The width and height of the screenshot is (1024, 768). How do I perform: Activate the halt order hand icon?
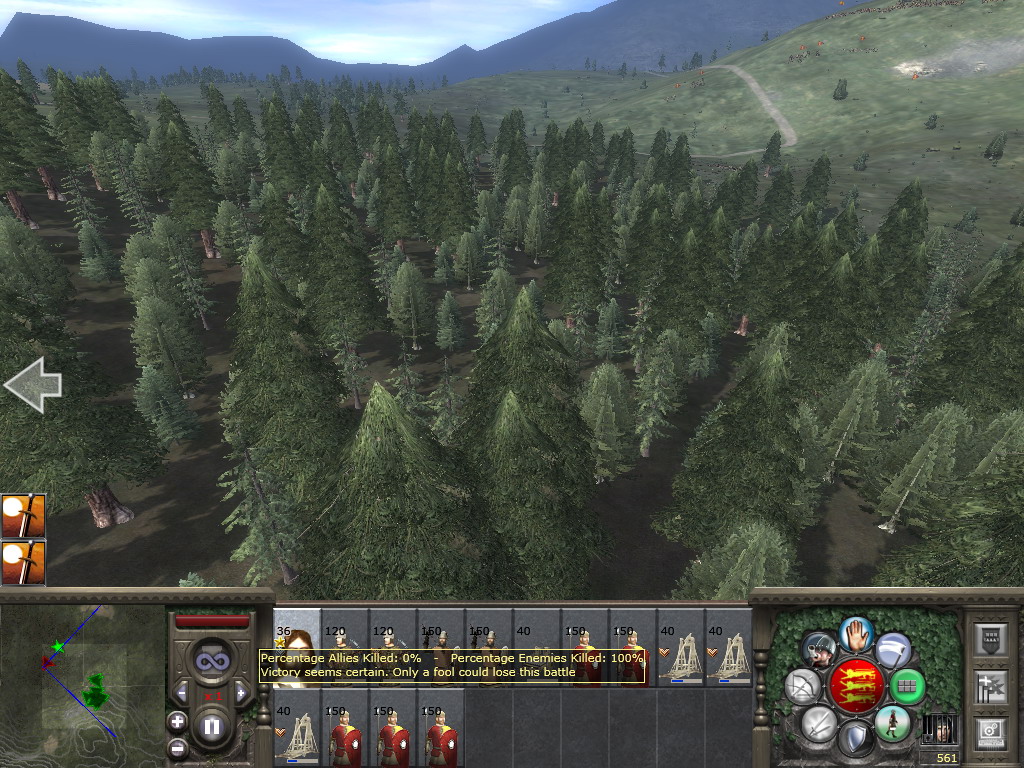[x=856, y=633]
